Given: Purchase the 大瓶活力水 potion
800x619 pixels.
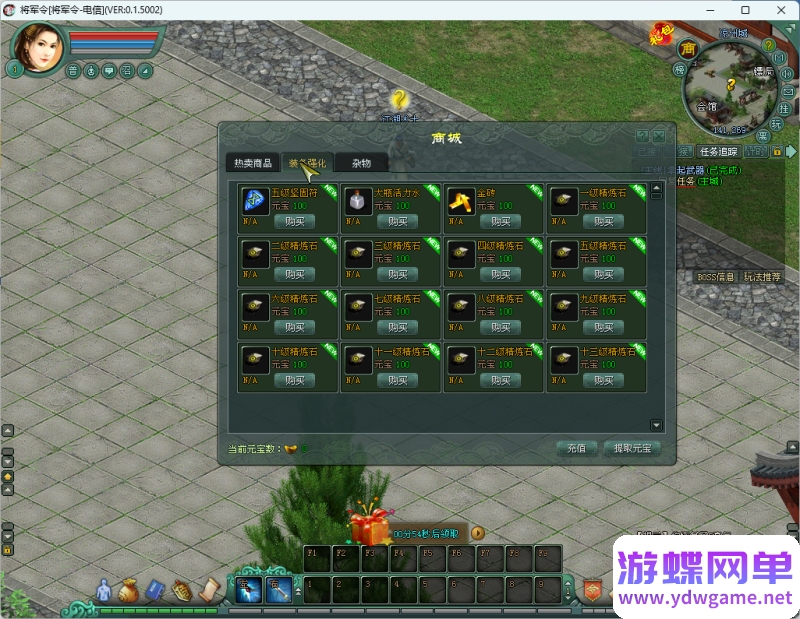Looking at the screenshot, I should pyautogui.click(x=397, y=222).
